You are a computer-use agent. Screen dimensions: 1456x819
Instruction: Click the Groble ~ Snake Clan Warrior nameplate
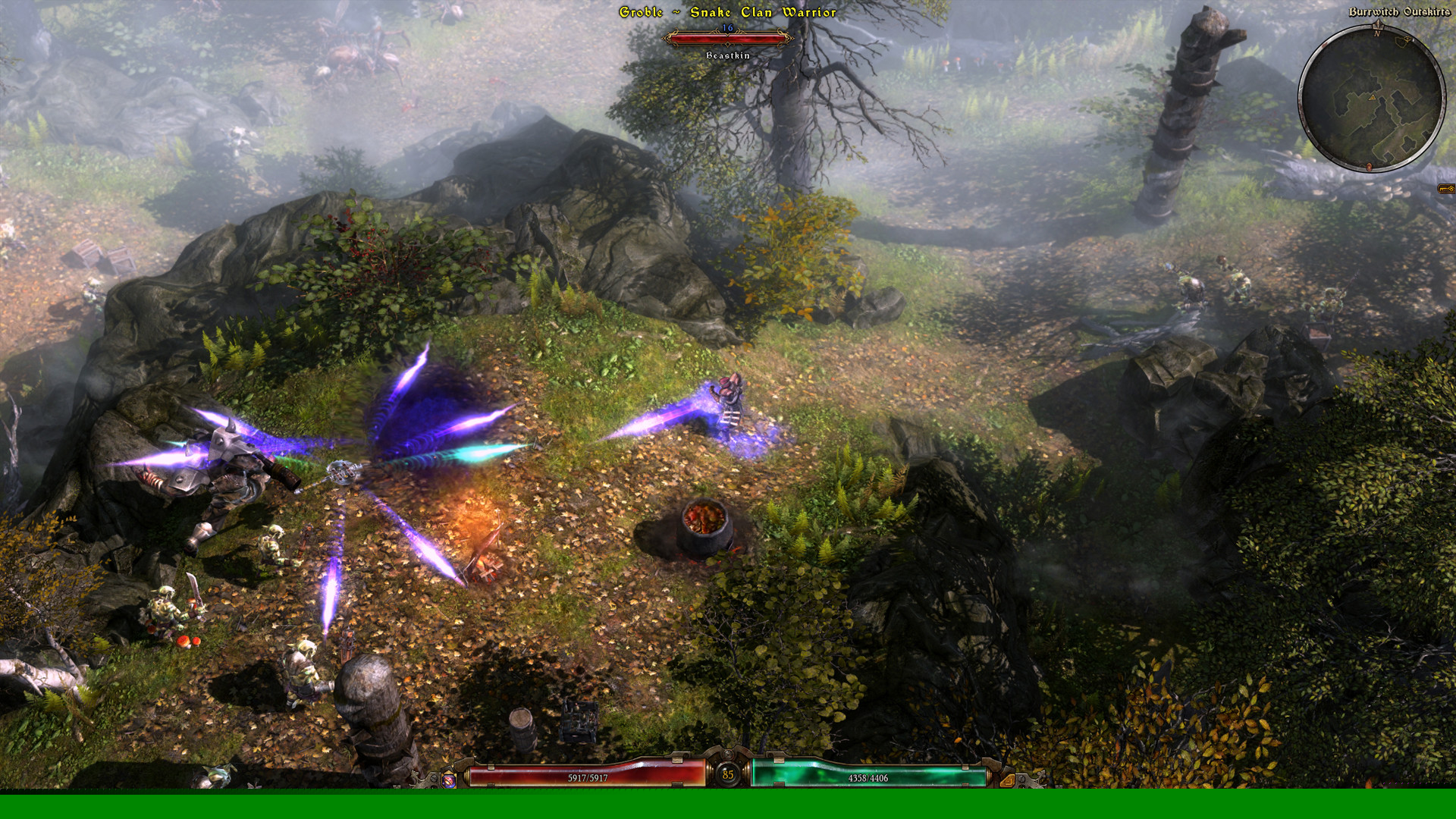[727, 13]
